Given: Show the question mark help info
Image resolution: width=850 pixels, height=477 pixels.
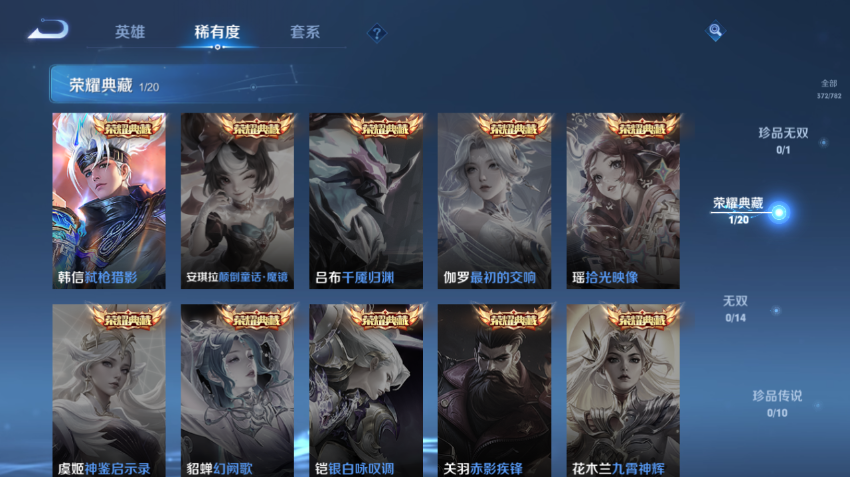Looking at the screenshot, I should (376, 33).
